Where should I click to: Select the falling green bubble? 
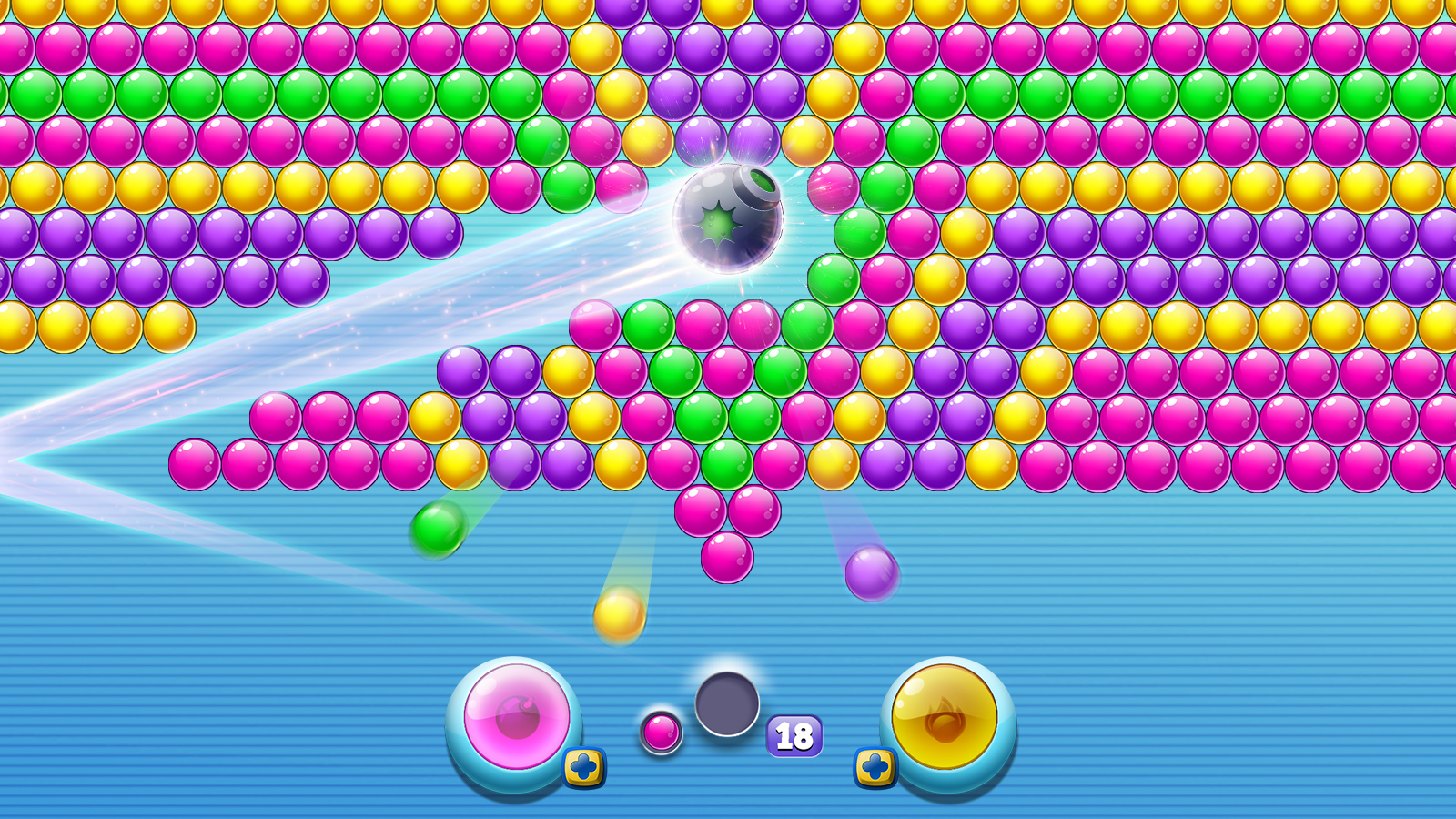(x=439, y=530)
